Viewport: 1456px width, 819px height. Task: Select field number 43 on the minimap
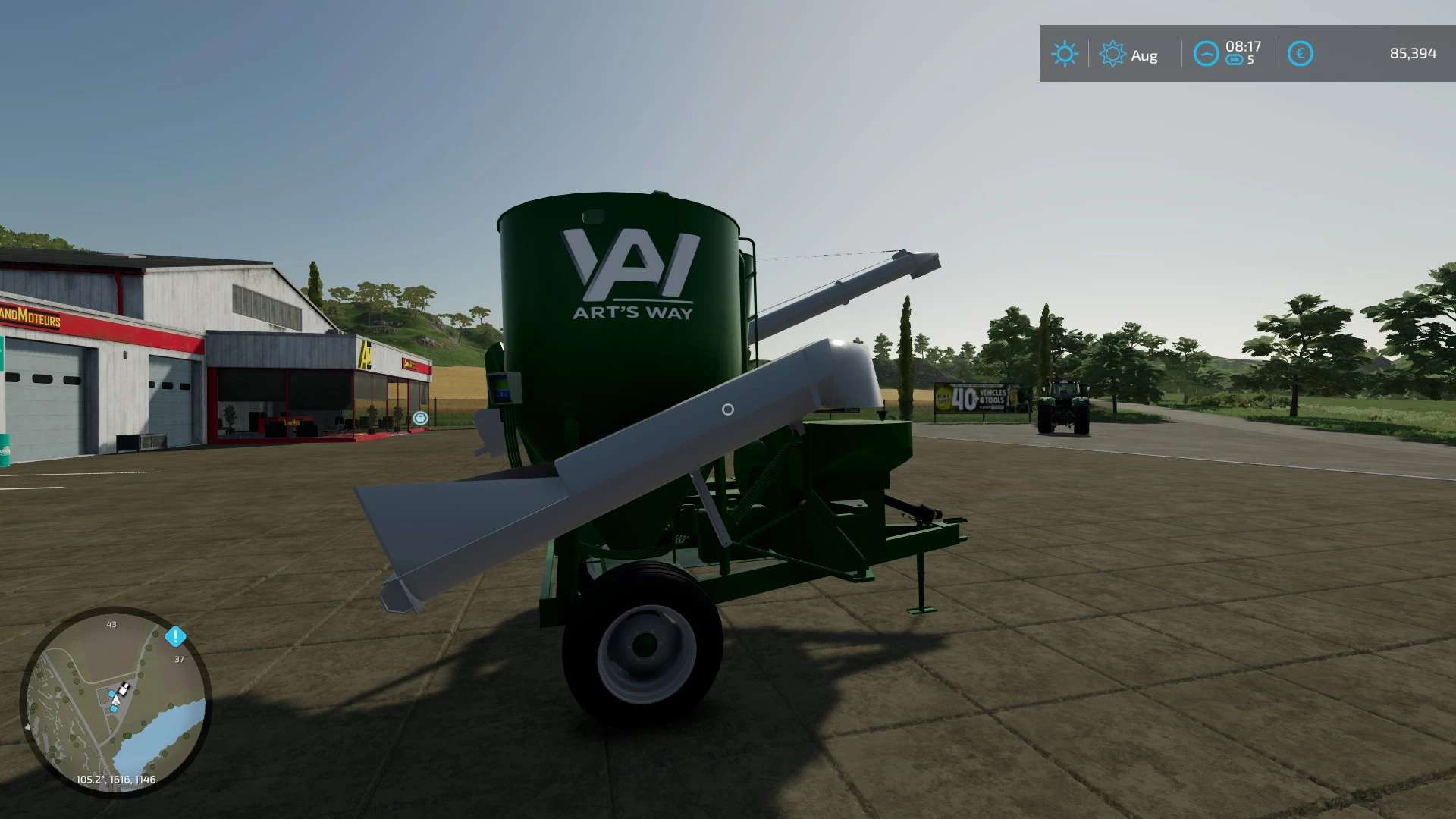(x=112, y=624)
